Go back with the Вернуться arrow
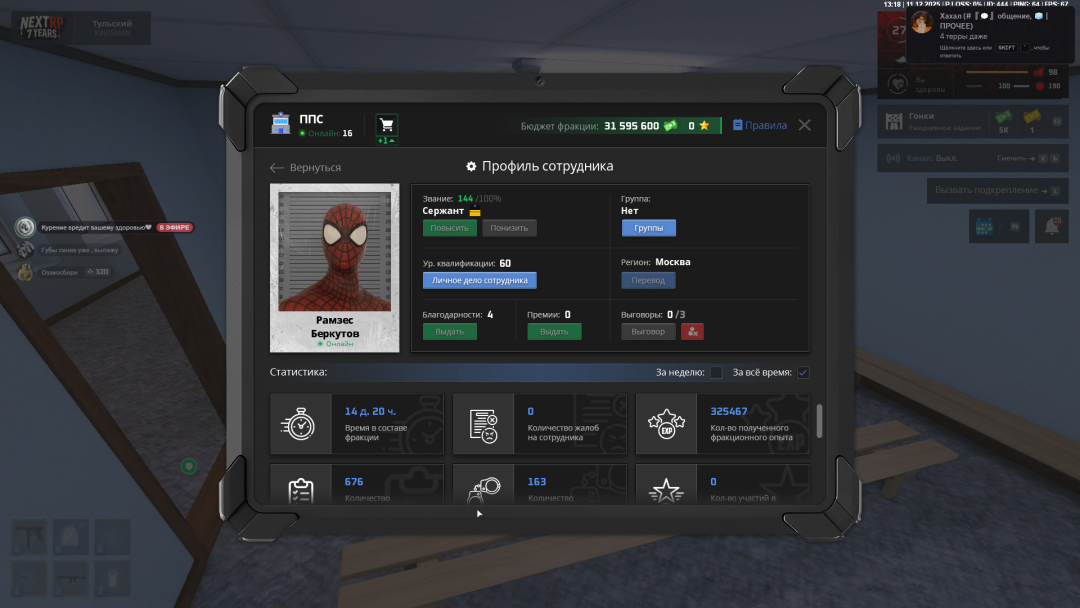This screenshot has height=608, width=1080. (306, 168)
